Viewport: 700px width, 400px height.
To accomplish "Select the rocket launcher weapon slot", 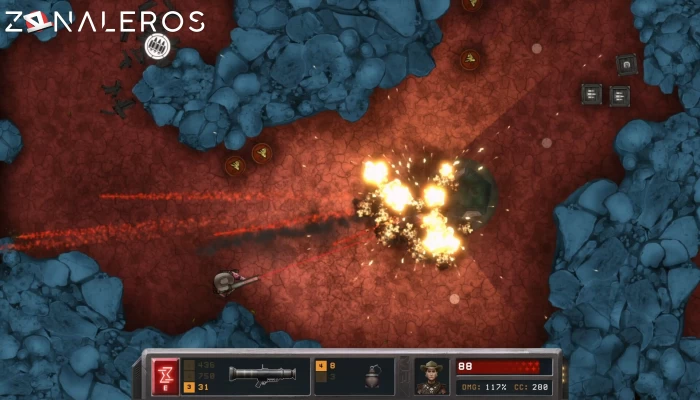I will point(261,376).
